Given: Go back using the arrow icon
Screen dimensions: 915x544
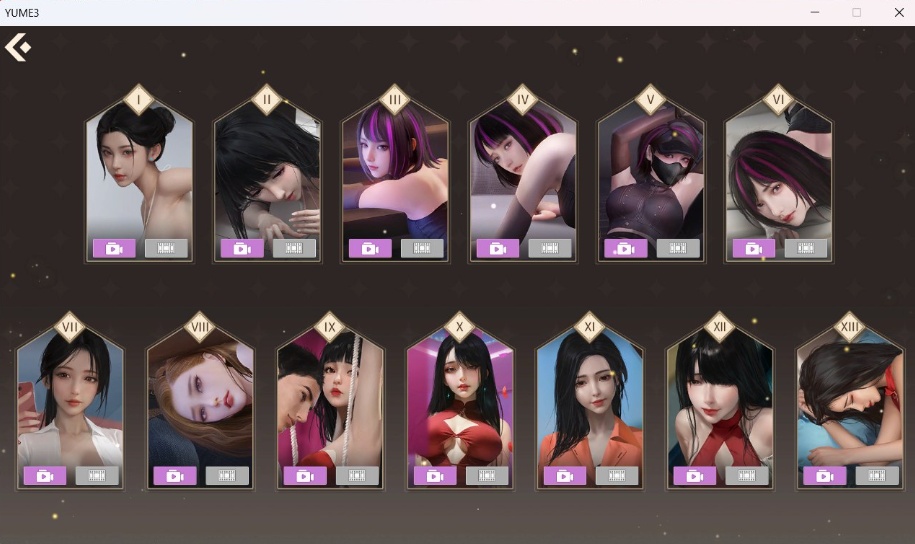Looking at the screenshot, I should 18,47.
